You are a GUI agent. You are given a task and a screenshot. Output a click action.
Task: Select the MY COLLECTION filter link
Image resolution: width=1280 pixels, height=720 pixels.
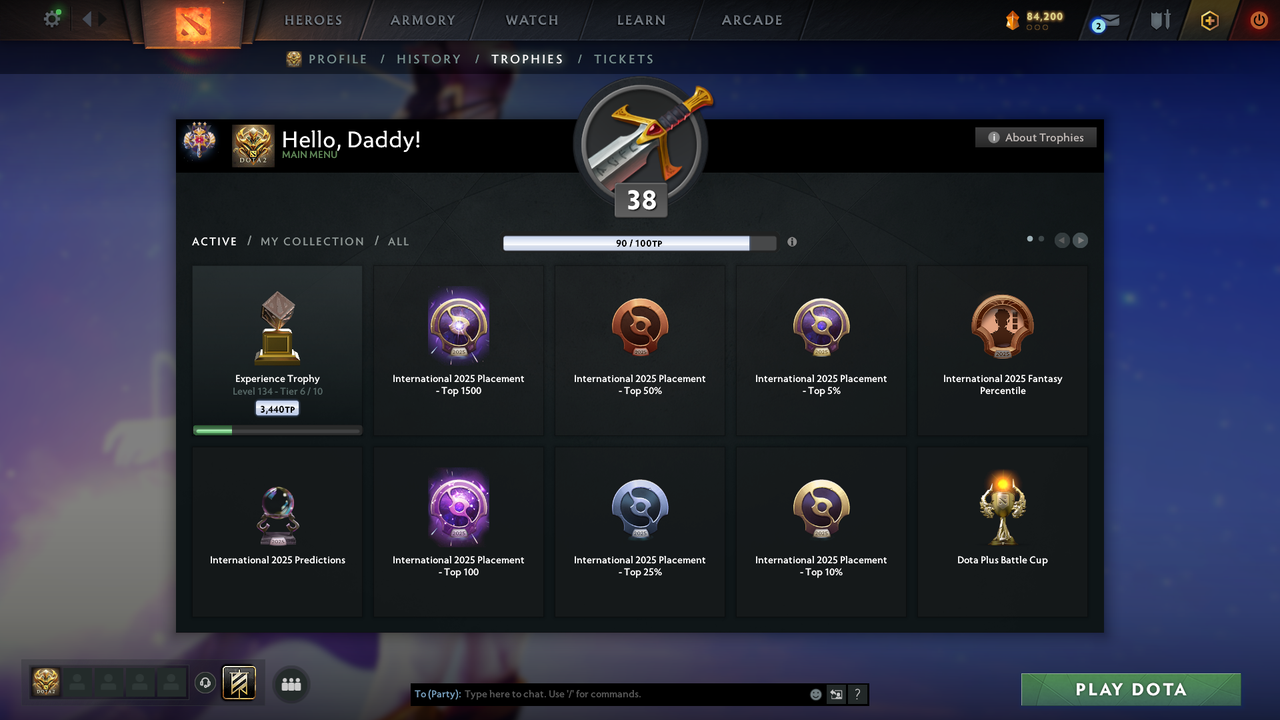(312, 241)
